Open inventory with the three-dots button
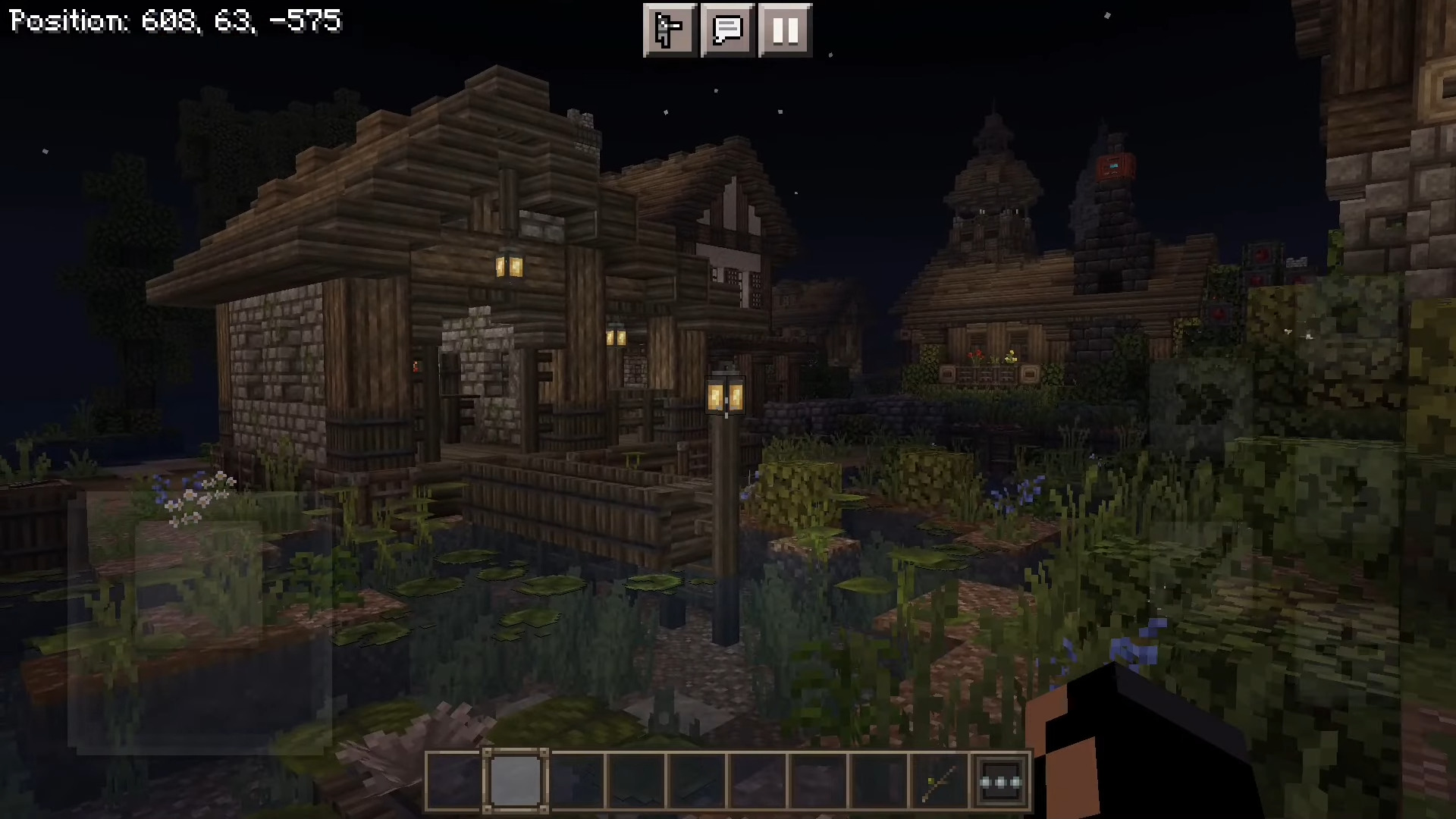This screenshot has height=819, width=1456. point(1001,781)
